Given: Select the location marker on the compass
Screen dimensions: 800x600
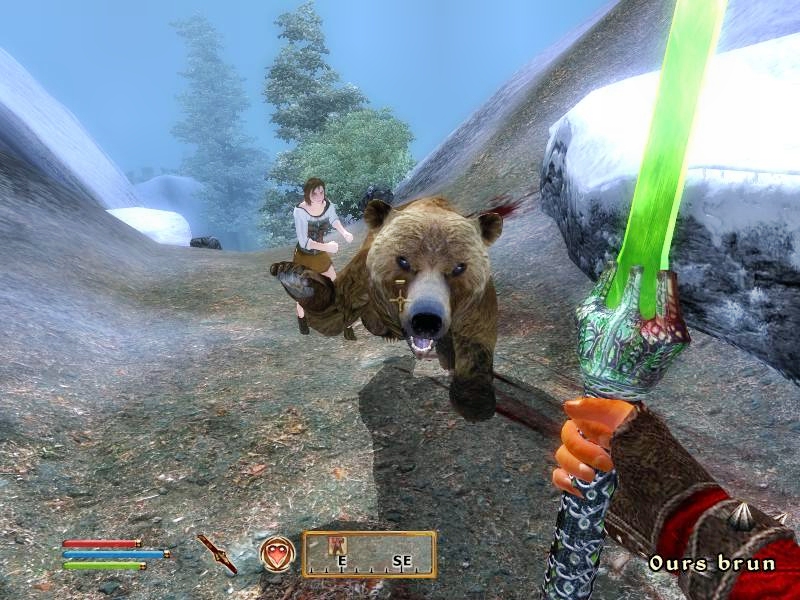Looking at the screenshot, I should point(338,546).
